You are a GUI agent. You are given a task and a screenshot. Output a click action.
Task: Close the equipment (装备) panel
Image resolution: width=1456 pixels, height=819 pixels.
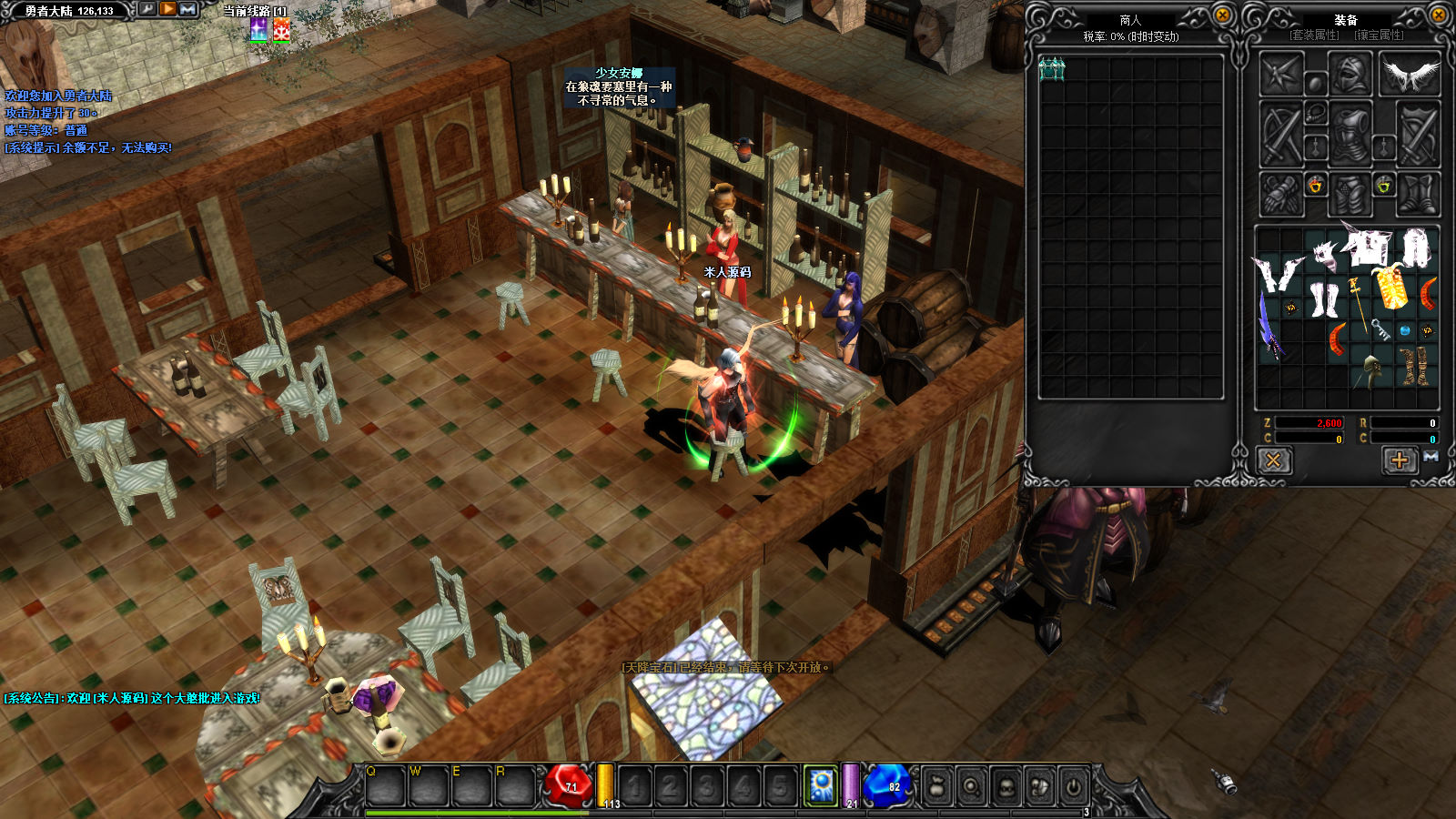pos(1439,15)
